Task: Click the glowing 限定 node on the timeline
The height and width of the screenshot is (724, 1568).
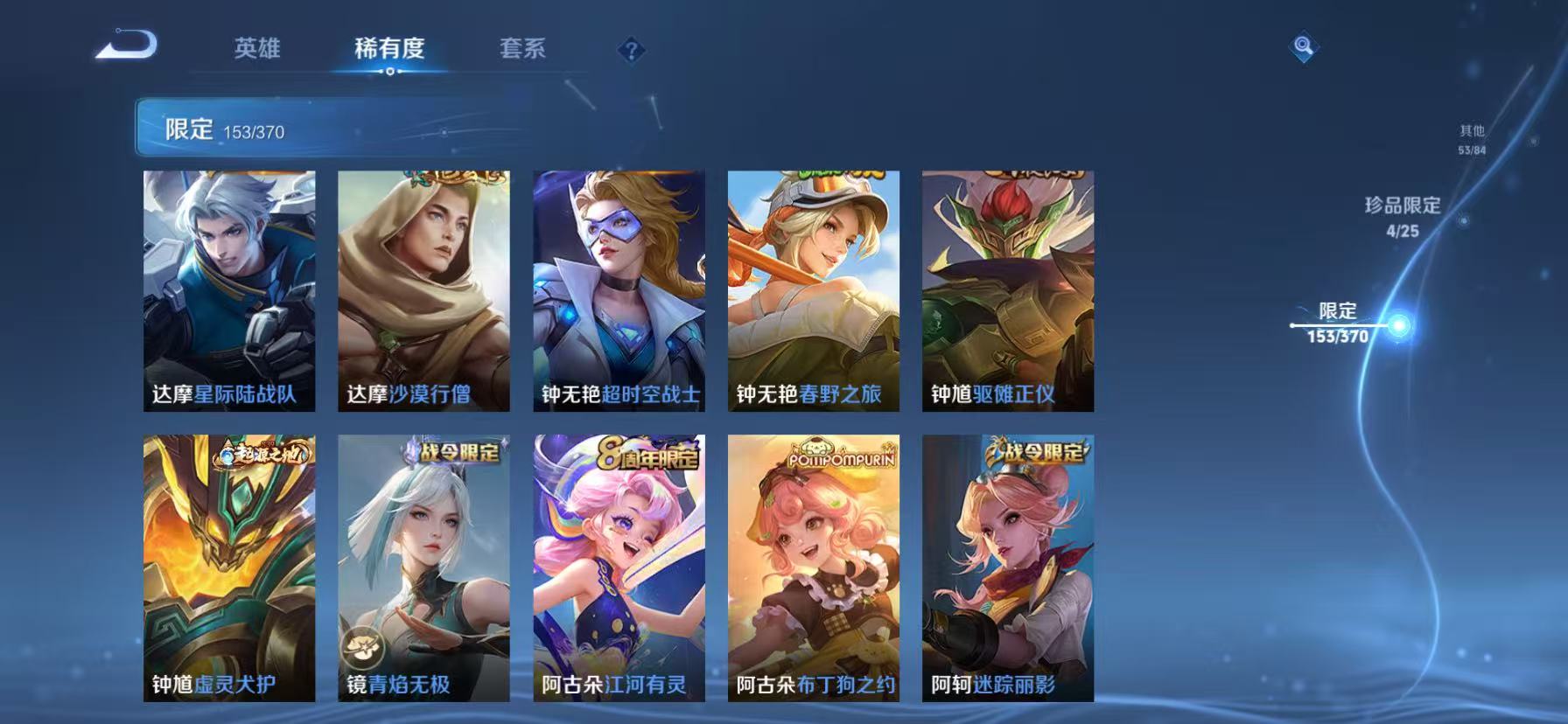Action: click(1399, 324)
